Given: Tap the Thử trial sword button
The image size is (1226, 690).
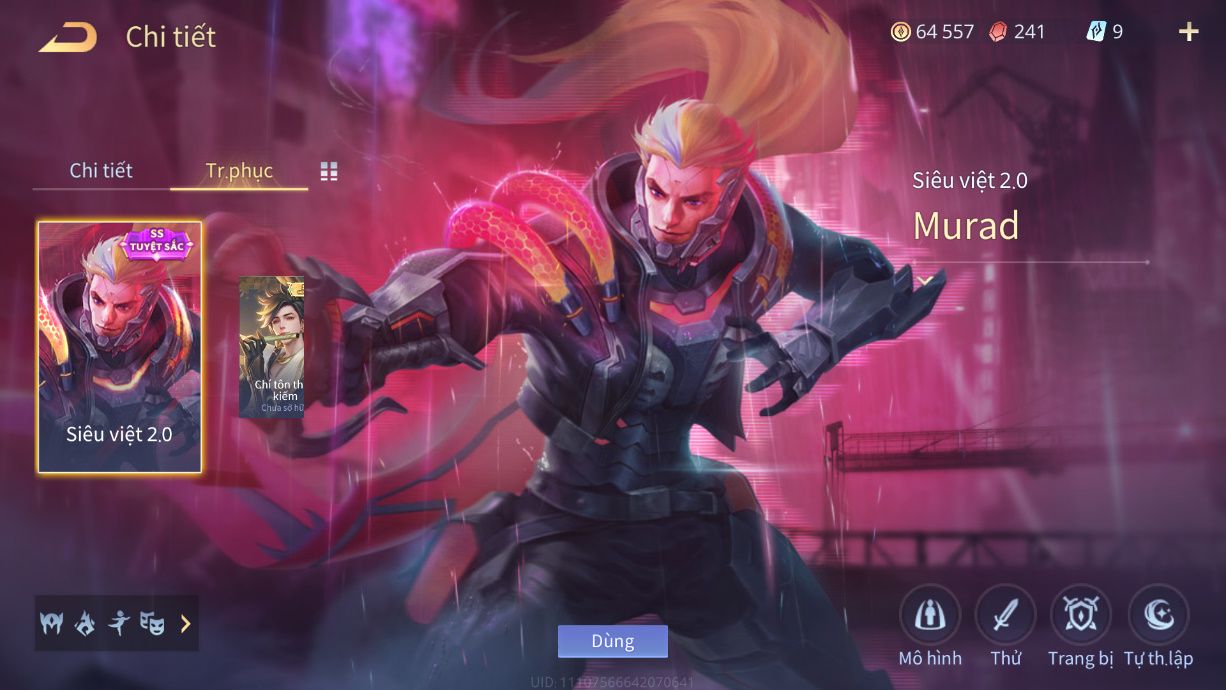Looking at the screenshot, I should tap(1005, 616).
